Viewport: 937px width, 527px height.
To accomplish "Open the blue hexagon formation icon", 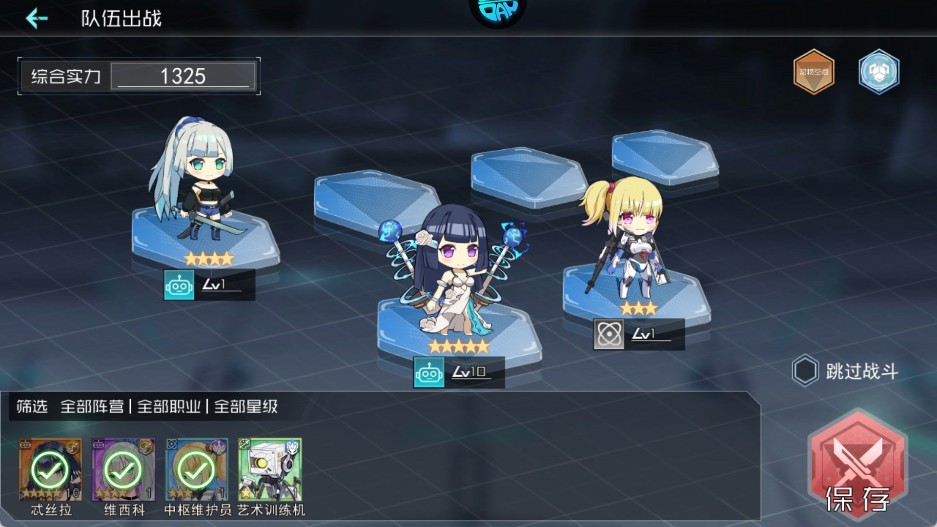I will click(878, 71).
